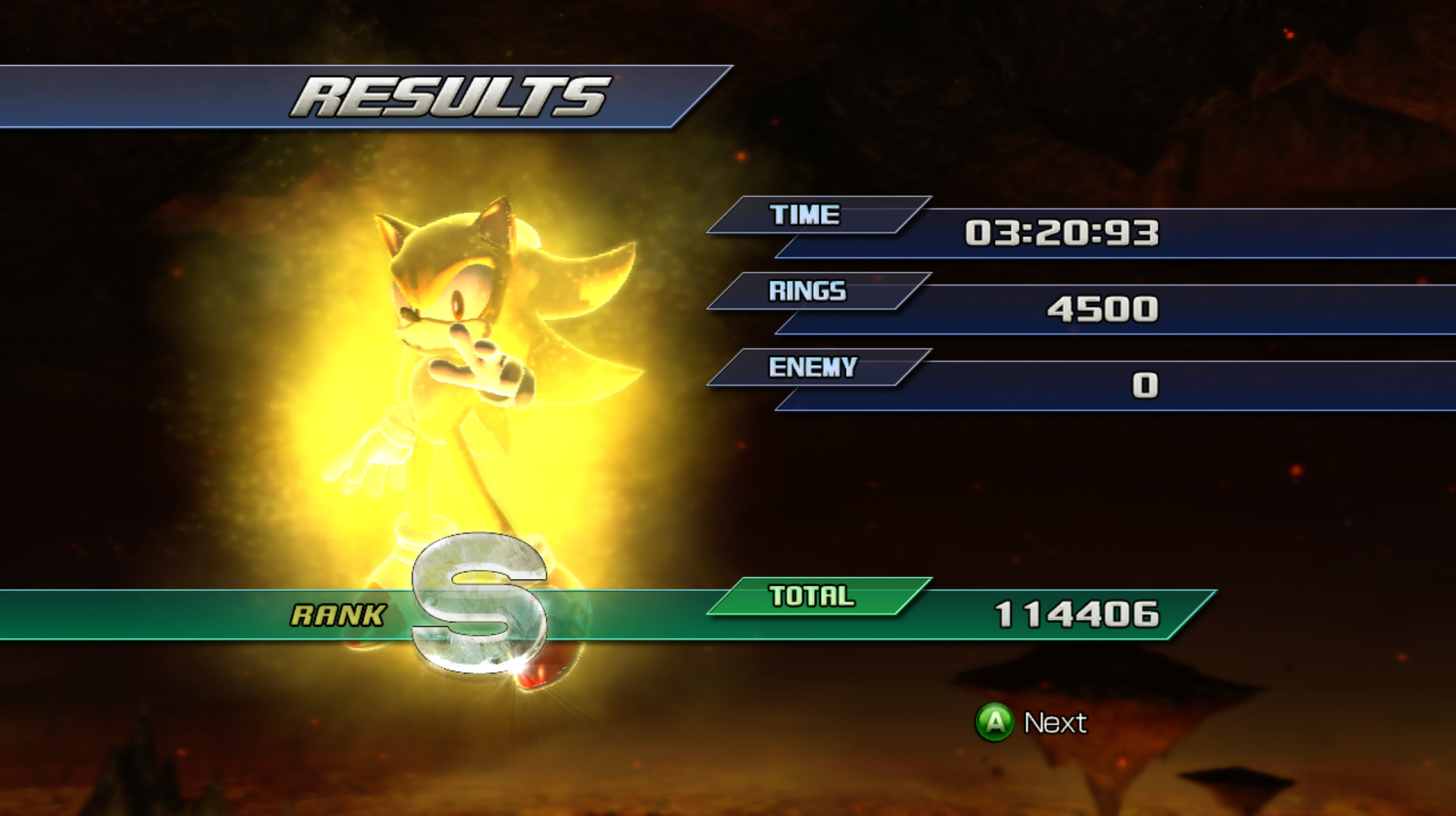The image size is (1456, 816).
Task: Click the RINGS label banner
Action: 808,292
